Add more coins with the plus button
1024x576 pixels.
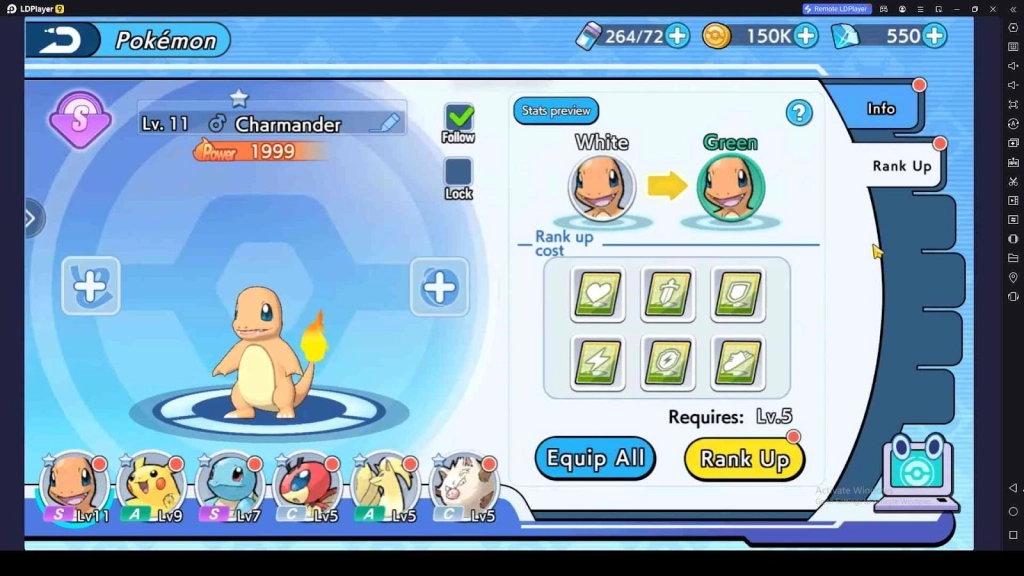805,37
